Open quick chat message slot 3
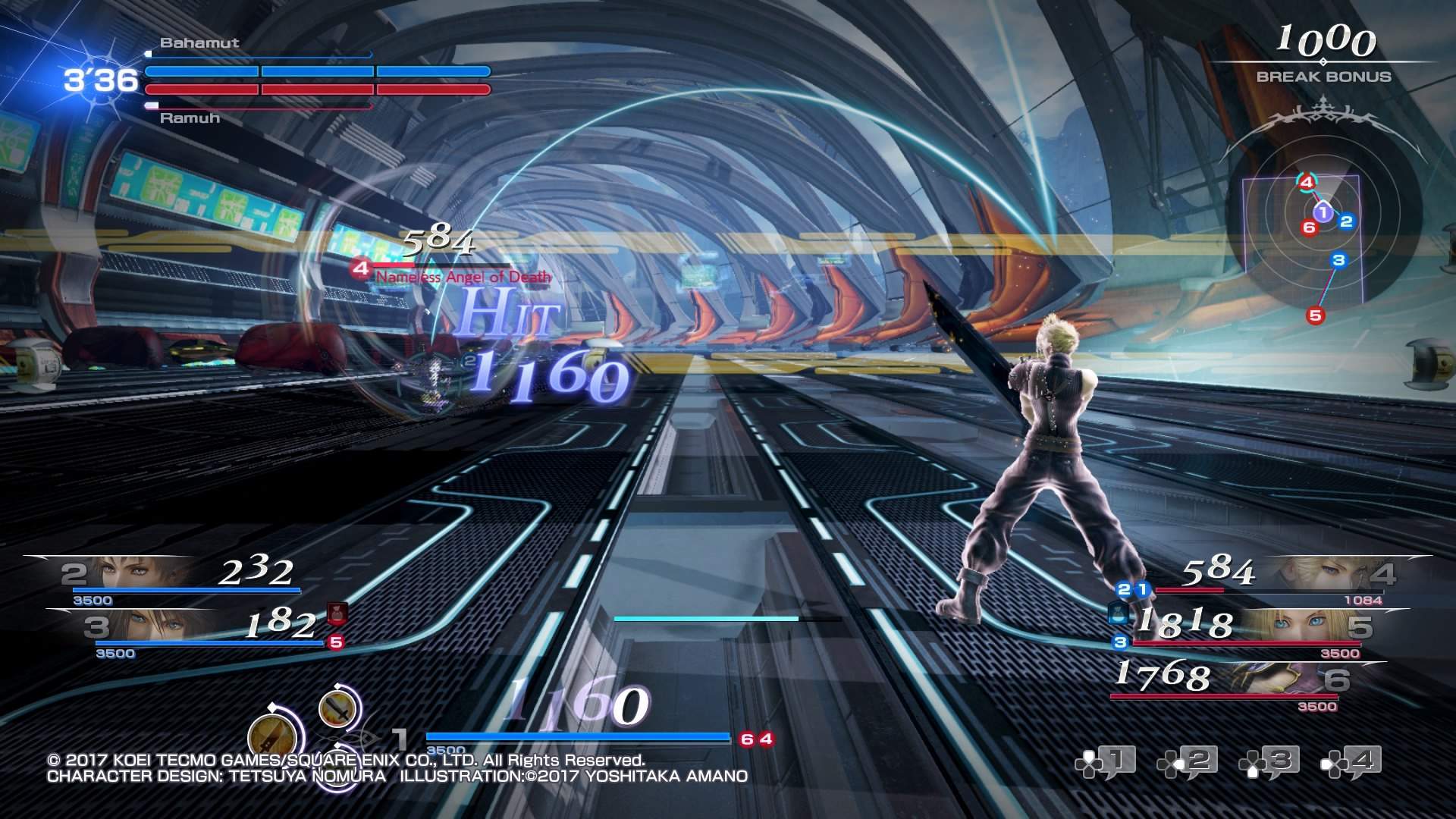 coord(1269,762)
